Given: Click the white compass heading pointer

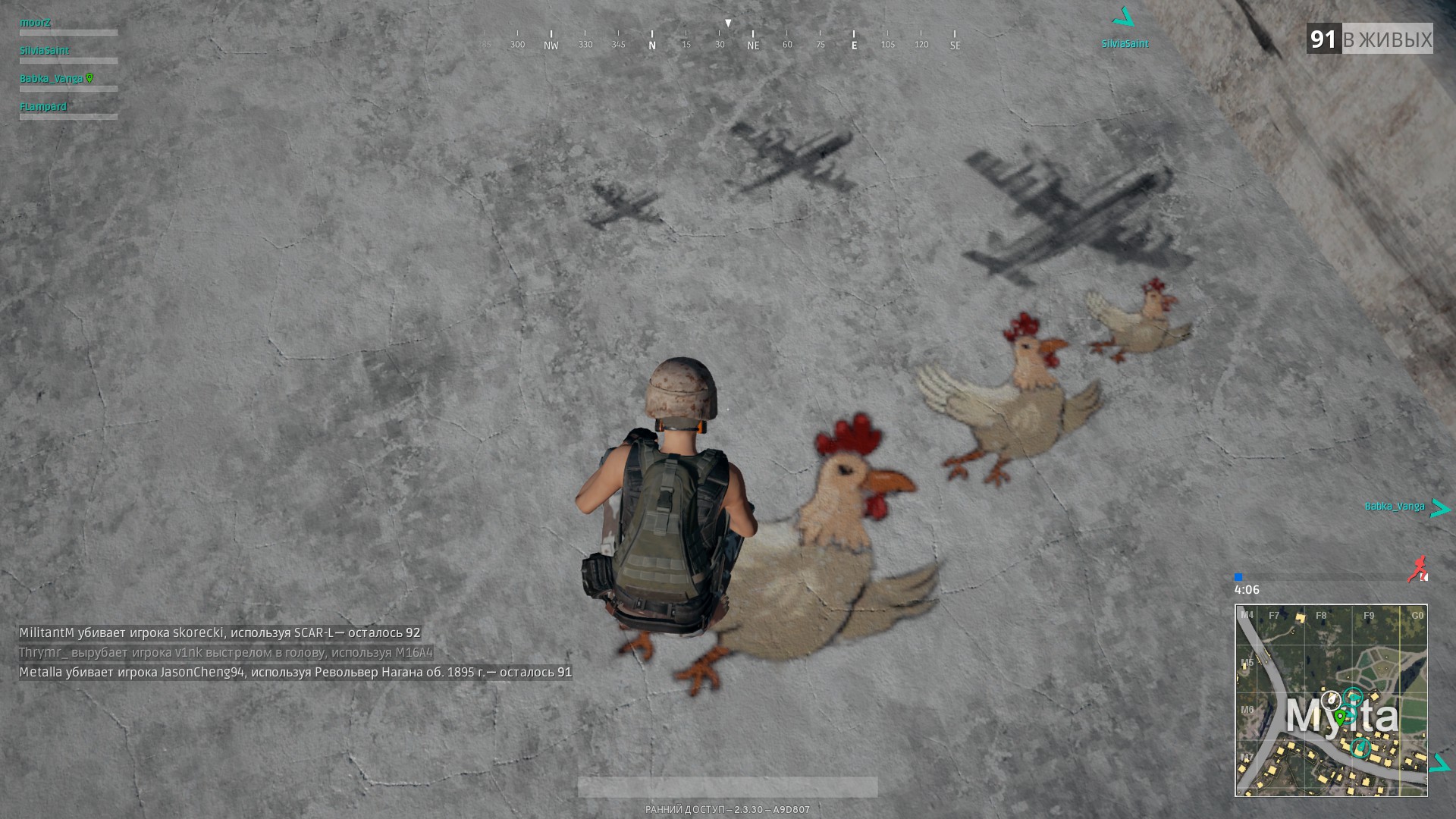Looking at the screenshot, I should pos(728,23).
